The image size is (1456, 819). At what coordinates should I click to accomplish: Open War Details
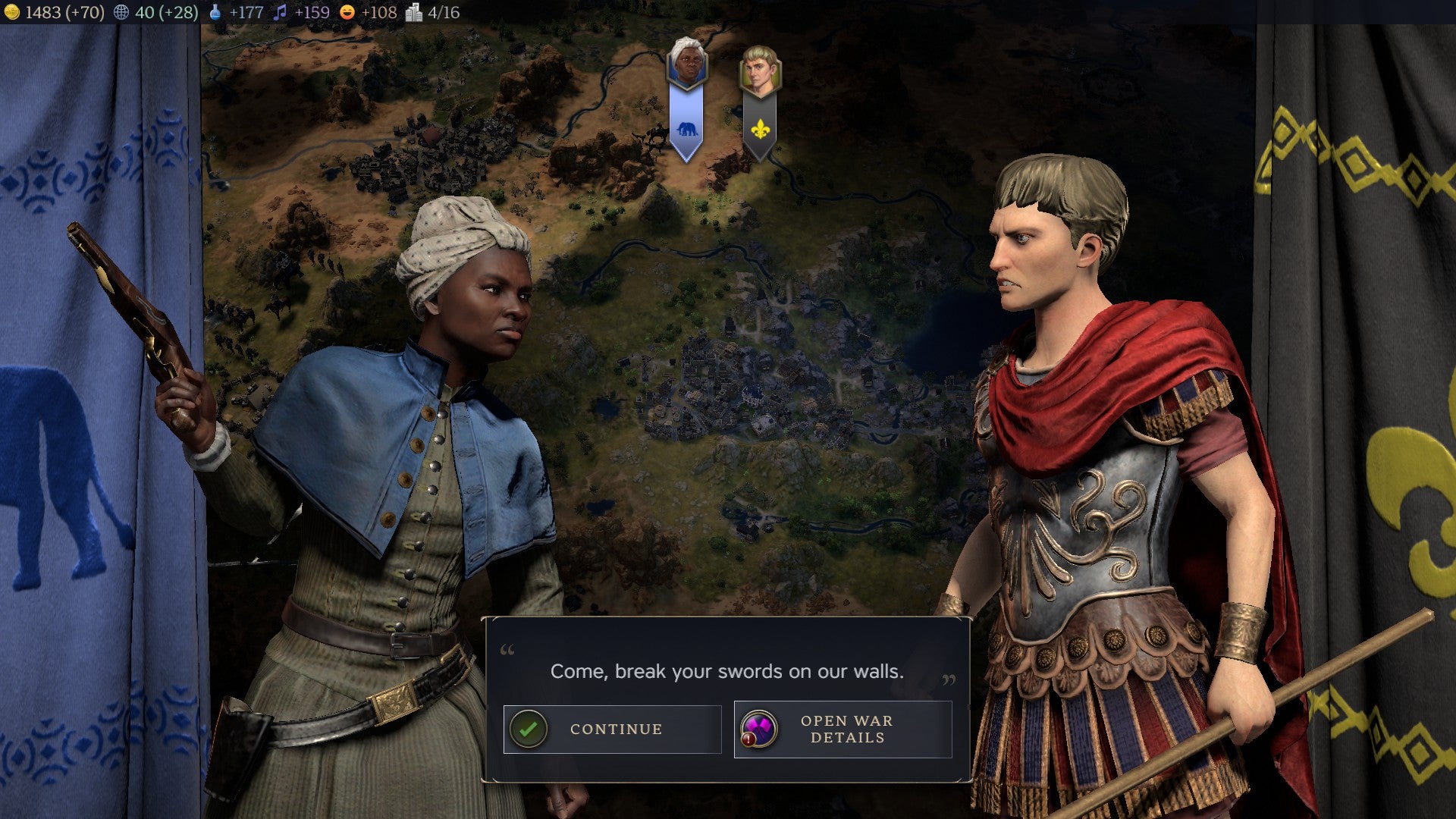tap(843, 729)
